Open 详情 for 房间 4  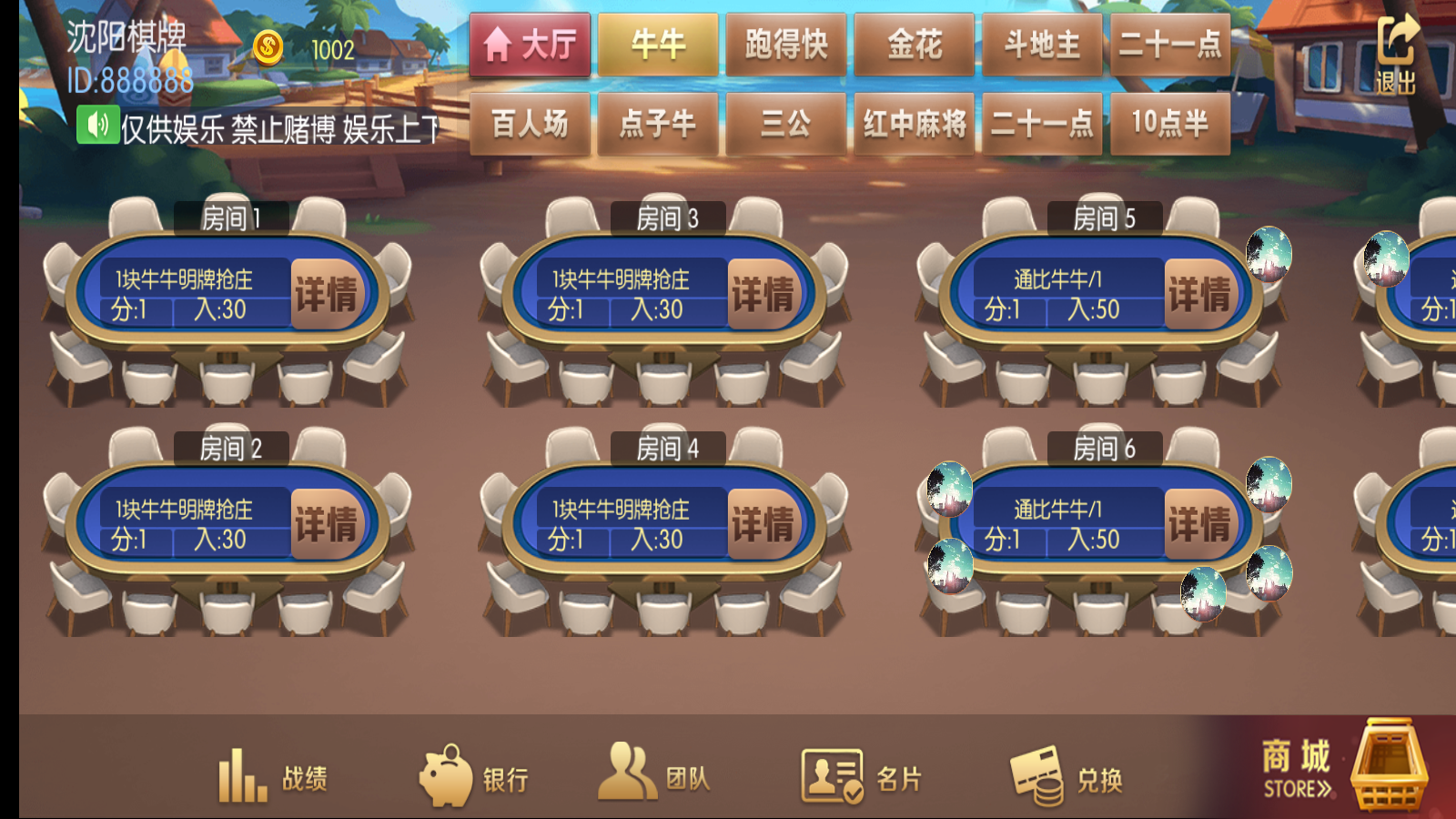click(762, 523)
